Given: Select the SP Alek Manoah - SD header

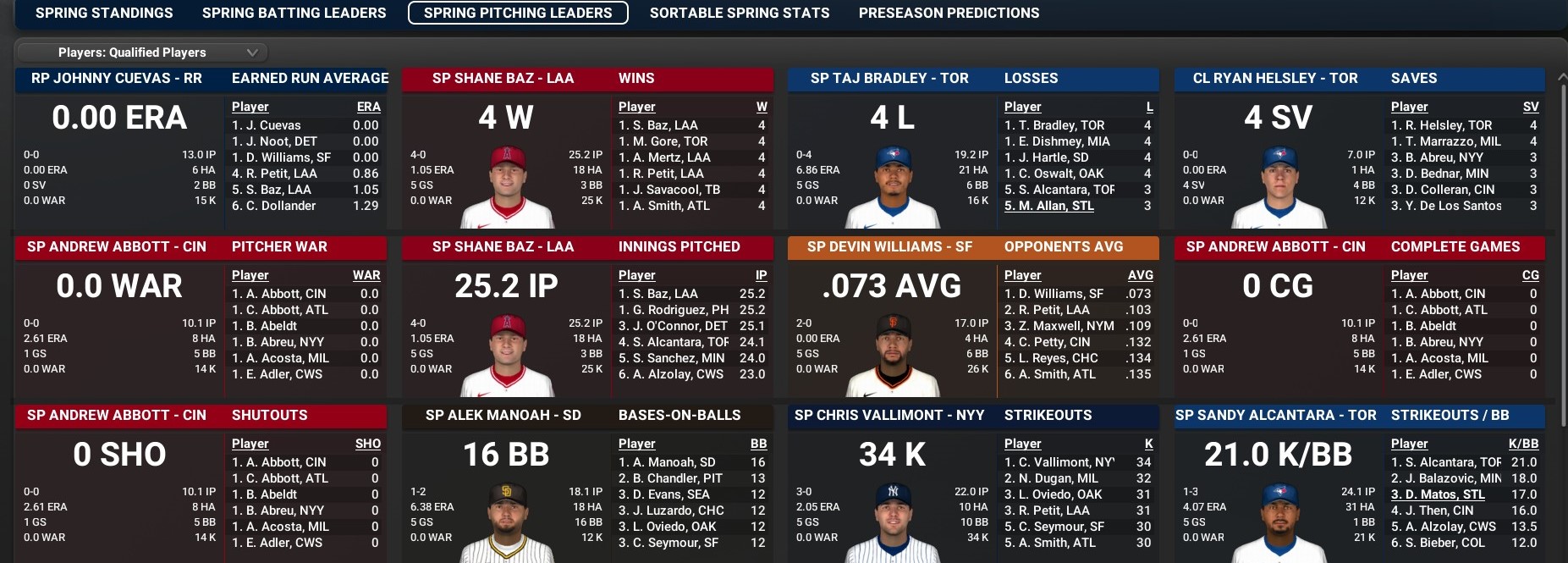Looking at the screenshot, I should (x=503, y=416).
